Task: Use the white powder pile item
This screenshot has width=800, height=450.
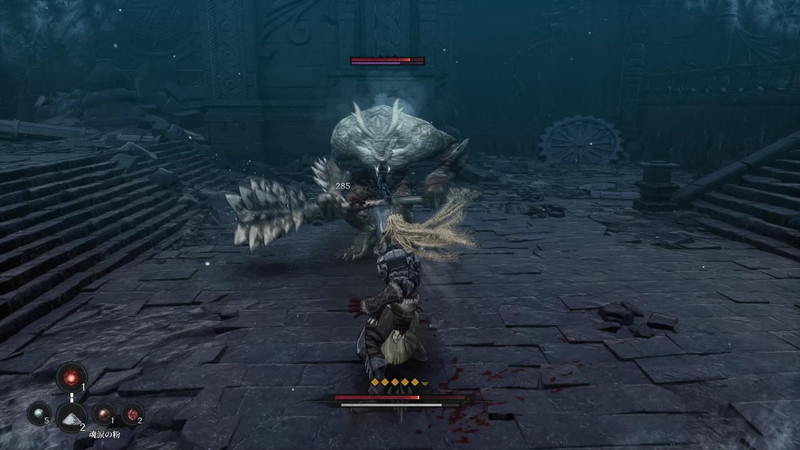Action: tap(71, 415)
